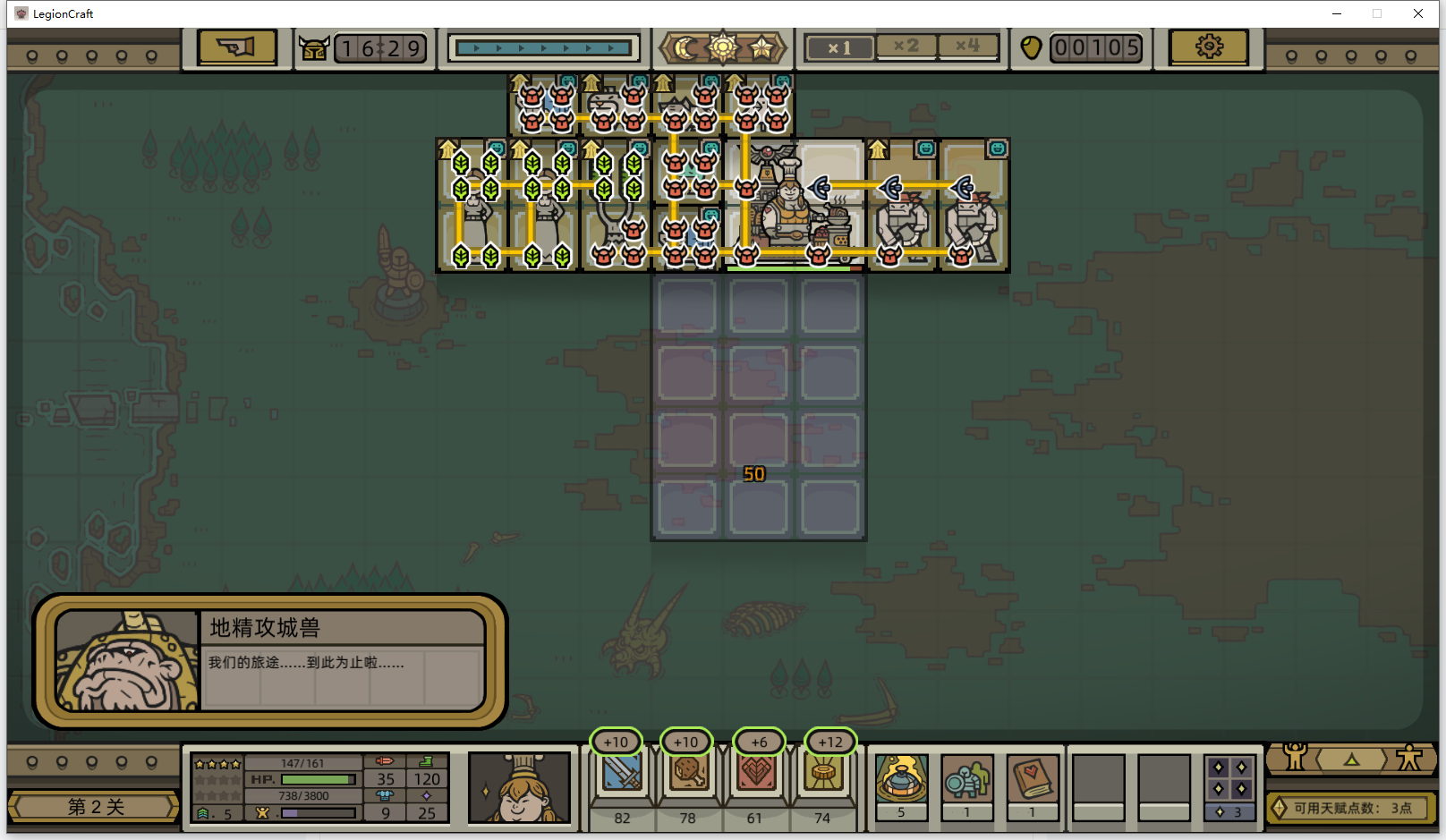Viewport: 1446px width, 840px height.
Task: Open the gear settings menu
Action: [1208, 47]
